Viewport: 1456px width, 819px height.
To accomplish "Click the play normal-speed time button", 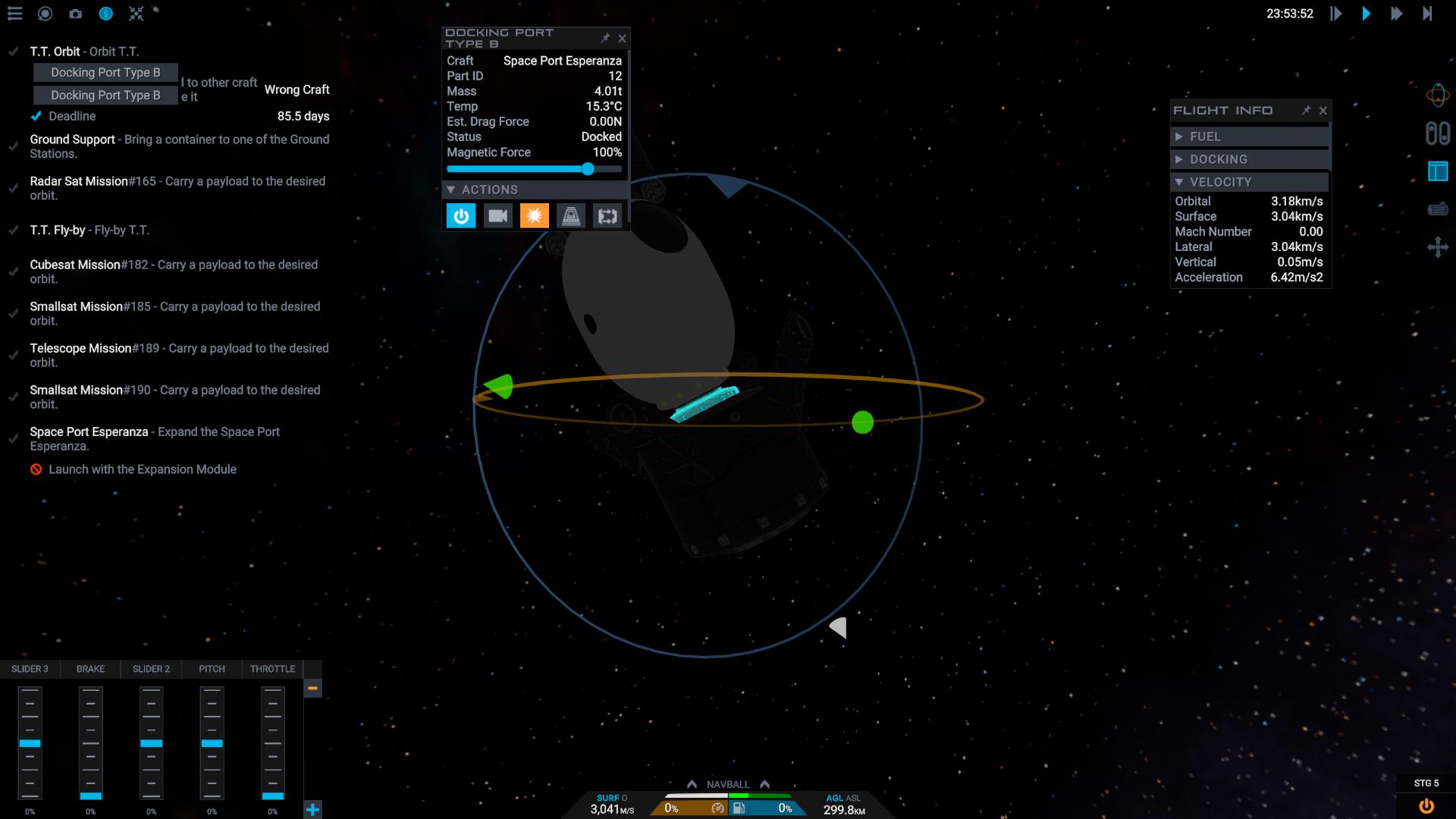I will (1366, 14).
